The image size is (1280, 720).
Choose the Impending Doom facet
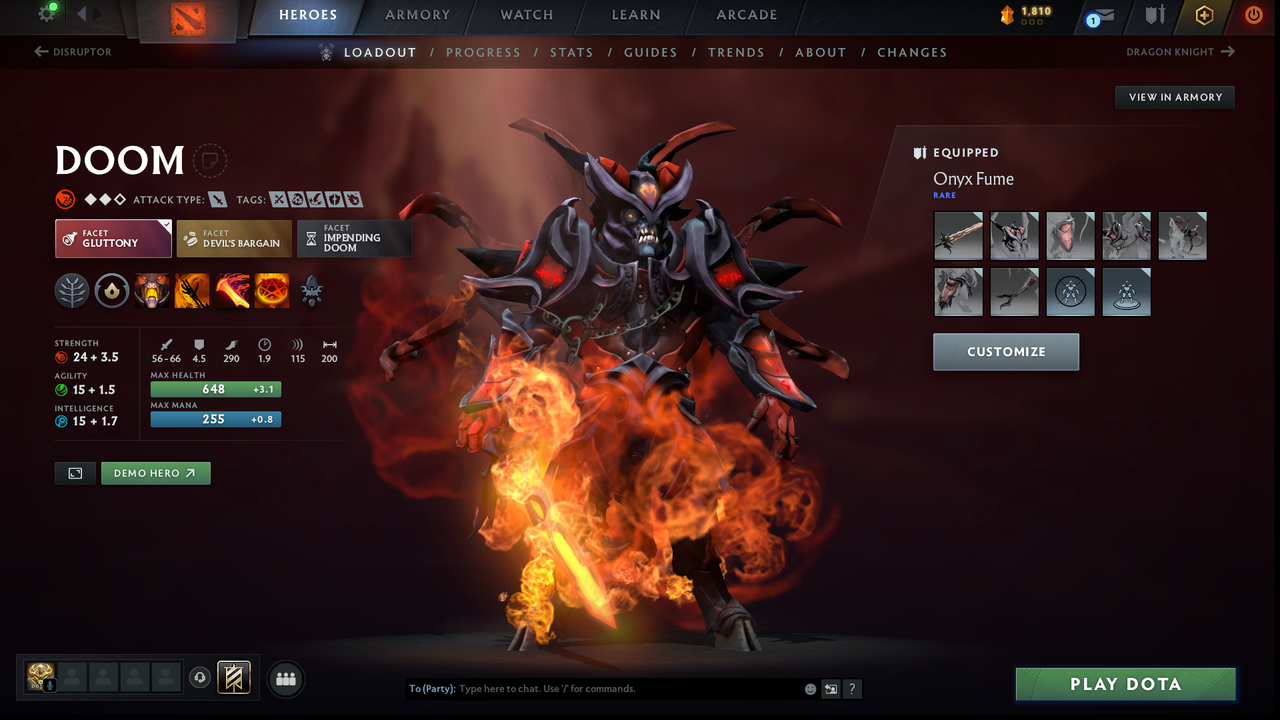pyautogui.click(x=355, y=238)
